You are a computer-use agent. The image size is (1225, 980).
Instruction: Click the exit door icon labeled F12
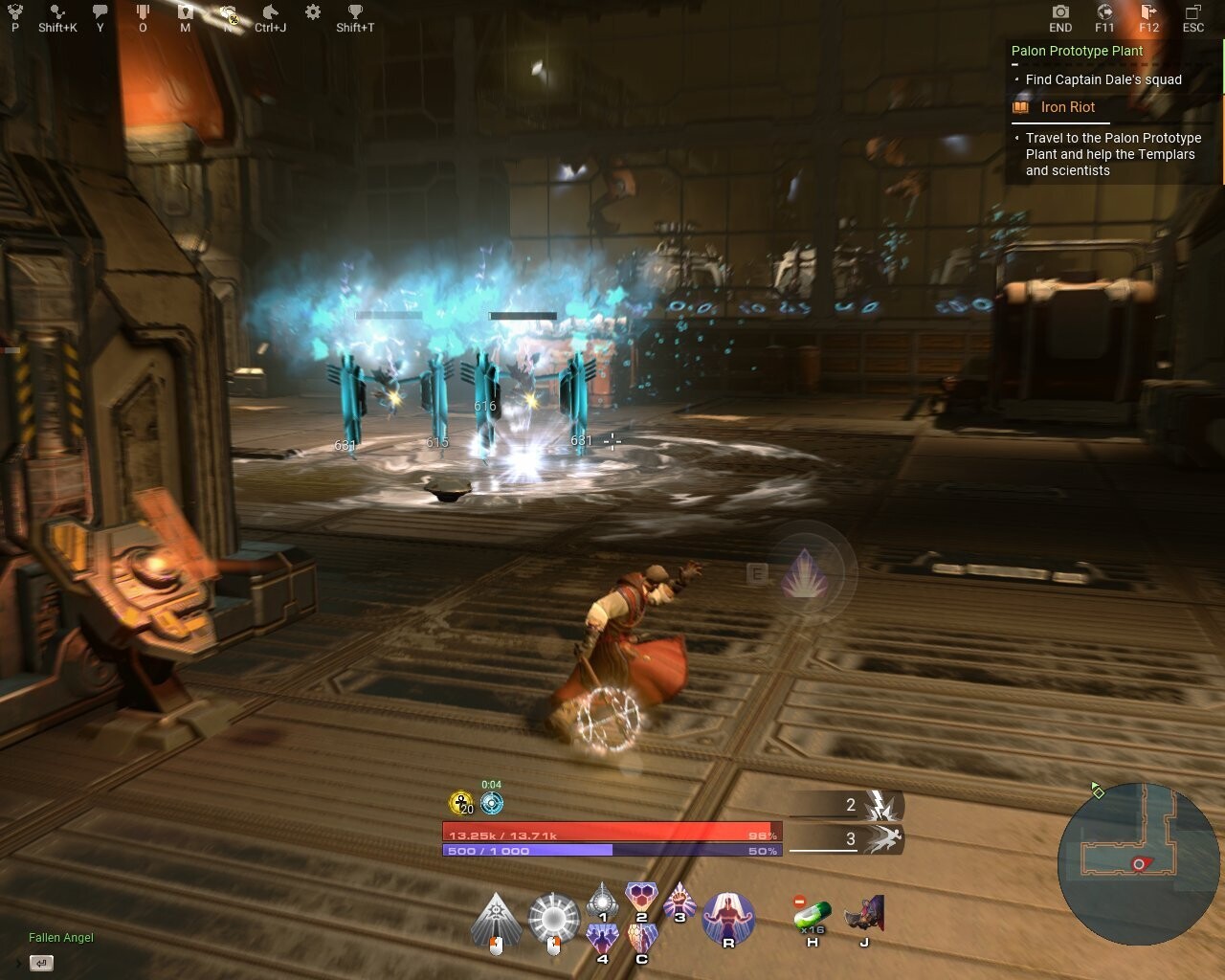tap(1147, 13)
